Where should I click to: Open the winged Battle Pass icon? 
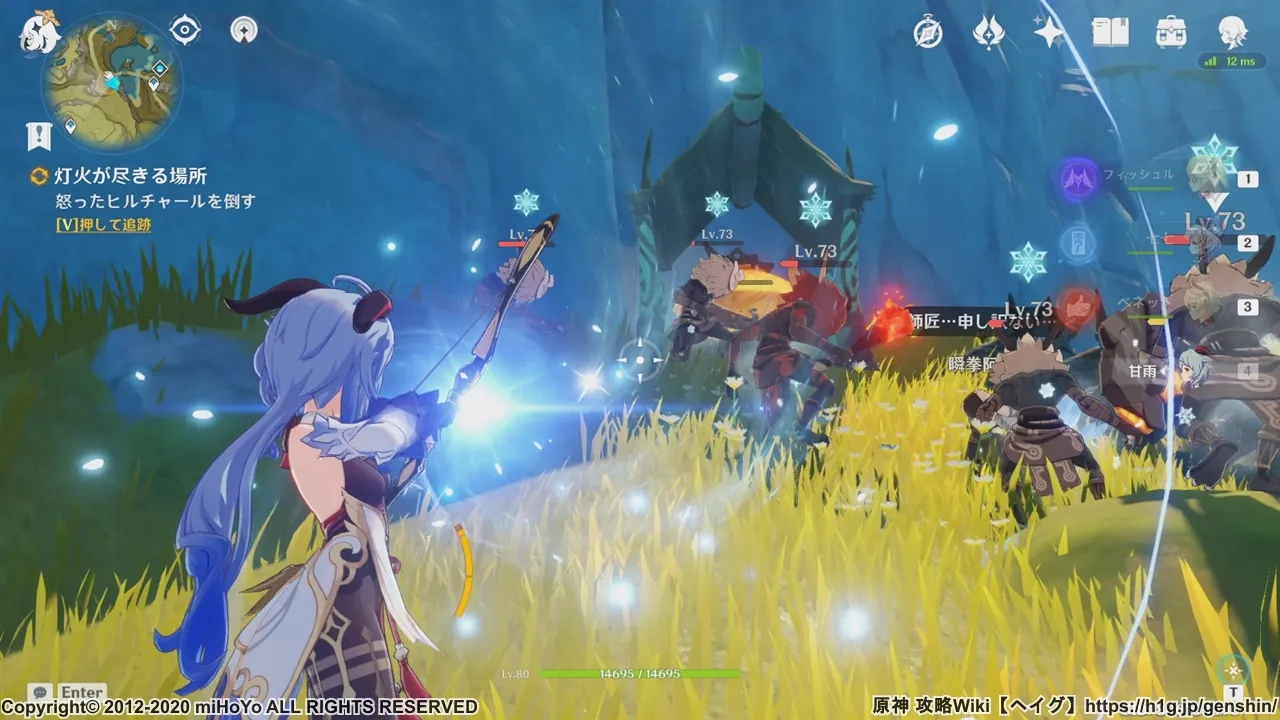pos(988,33)
